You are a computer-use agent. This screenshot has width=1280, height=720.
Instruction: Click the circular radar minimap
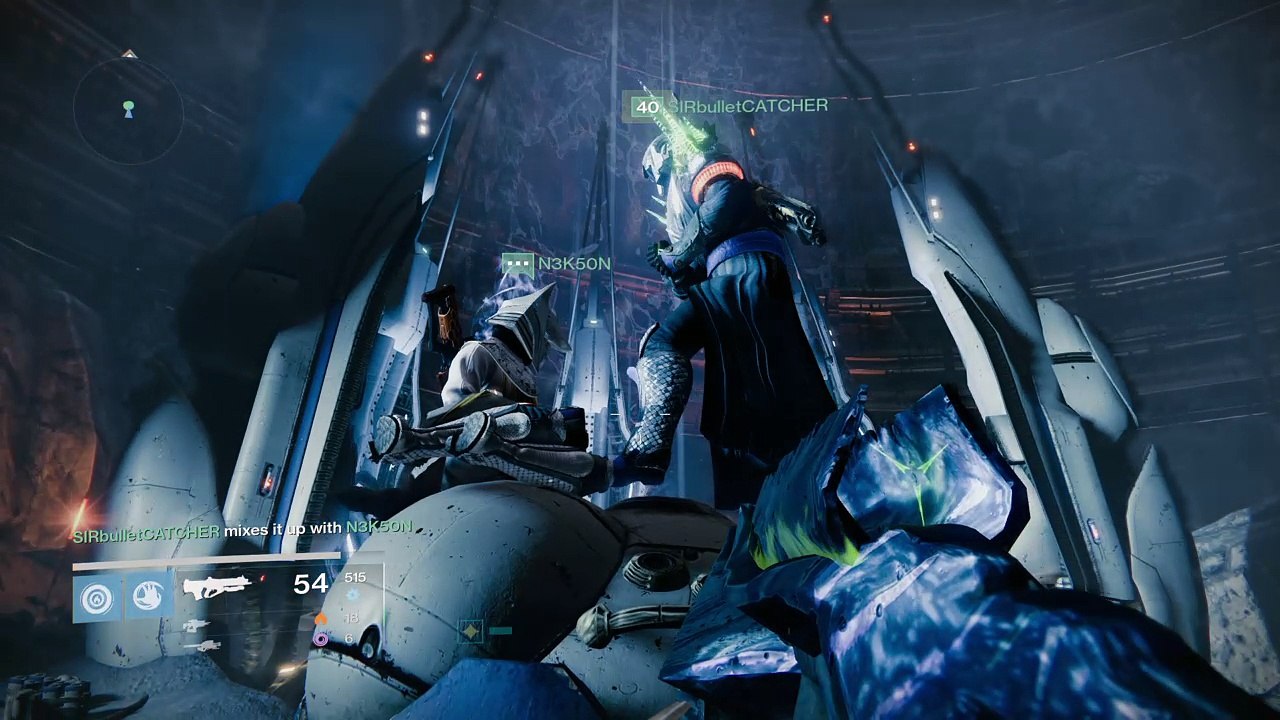coord(128,109)
